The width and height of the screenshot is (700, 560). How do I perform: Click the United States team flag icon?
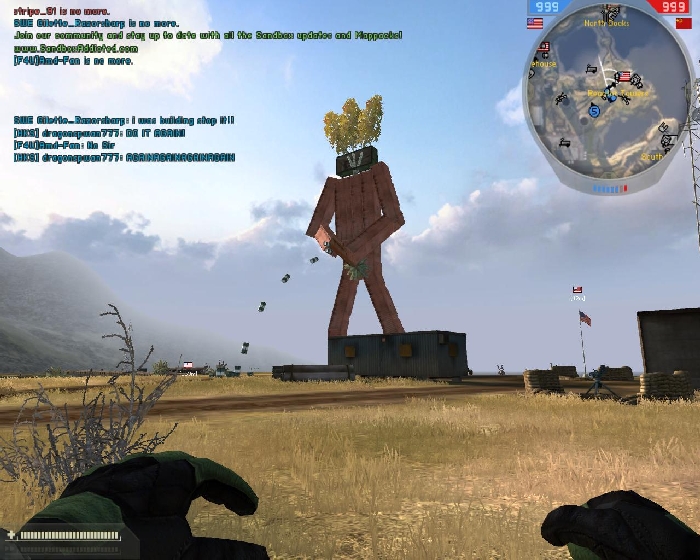(x=534, y=22)
